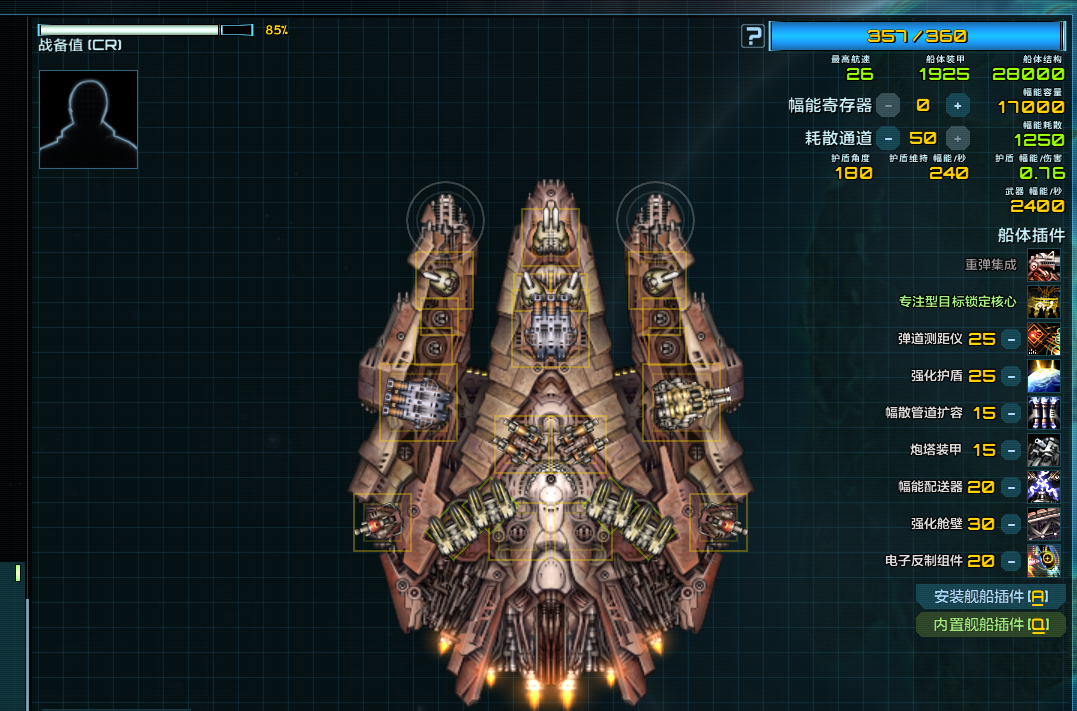Open the question mark help button
Screen dimensions: 1077x711
(x=752, y=37)
